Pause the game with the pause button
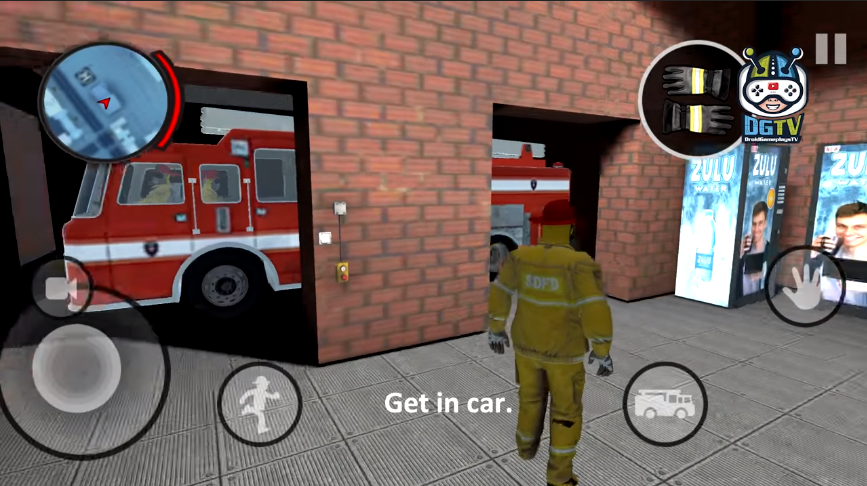Image resolution: width=867 pixels, height=486 pixels. 830,49
